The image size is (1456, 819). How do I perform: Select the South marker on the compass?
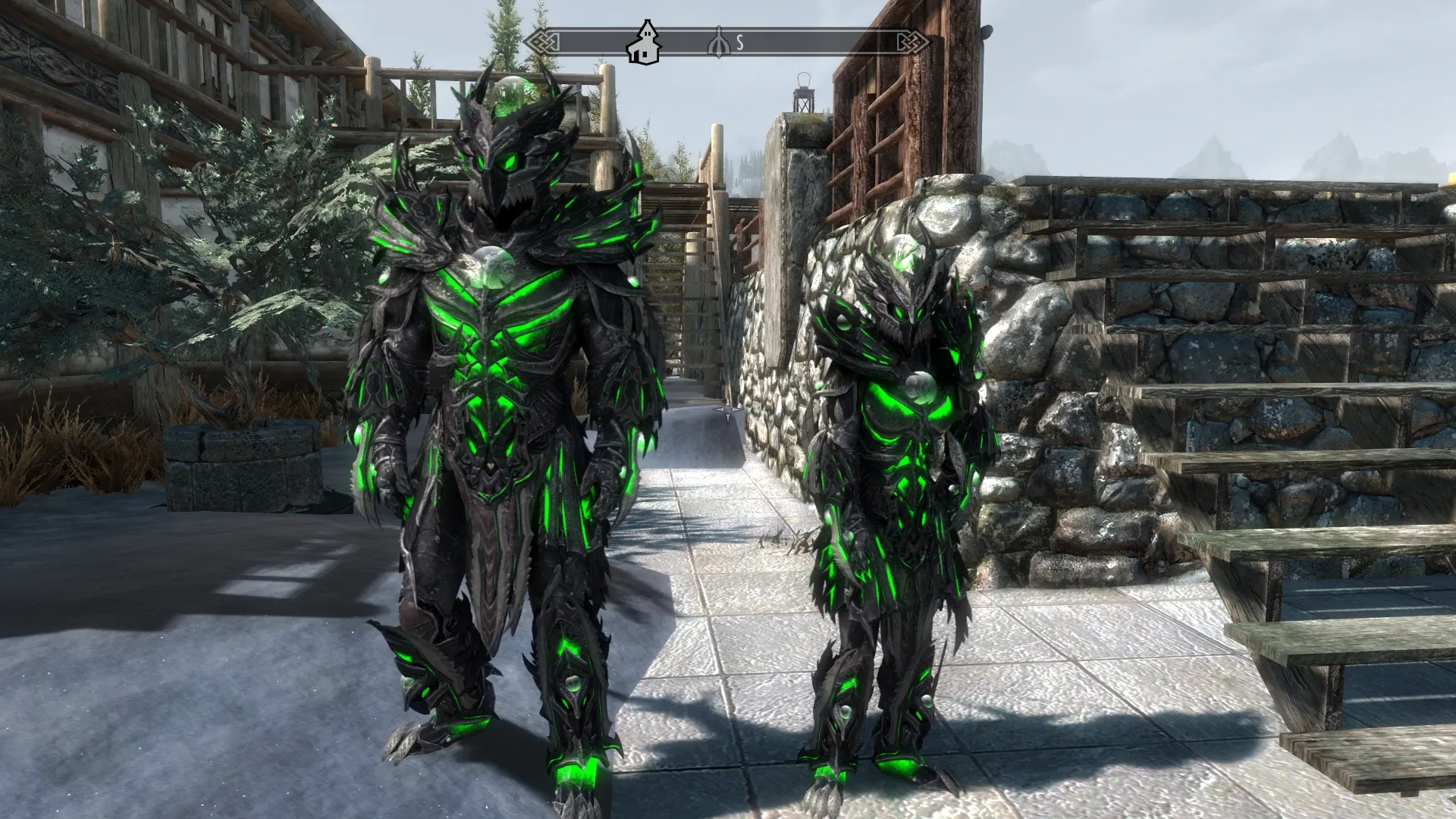click(x=739, y=43)
